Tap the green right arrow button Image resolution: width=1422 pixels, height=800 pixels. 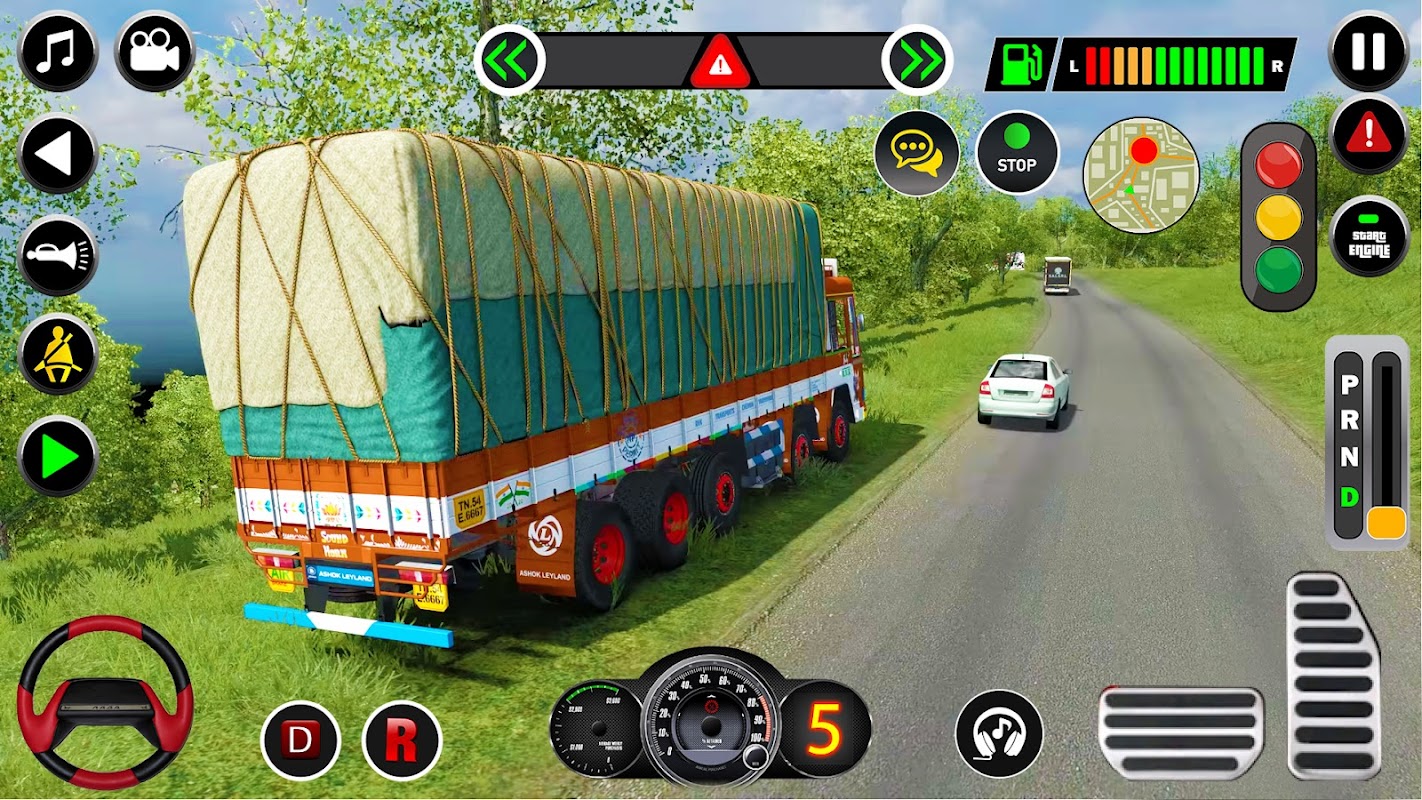[57, 456]
